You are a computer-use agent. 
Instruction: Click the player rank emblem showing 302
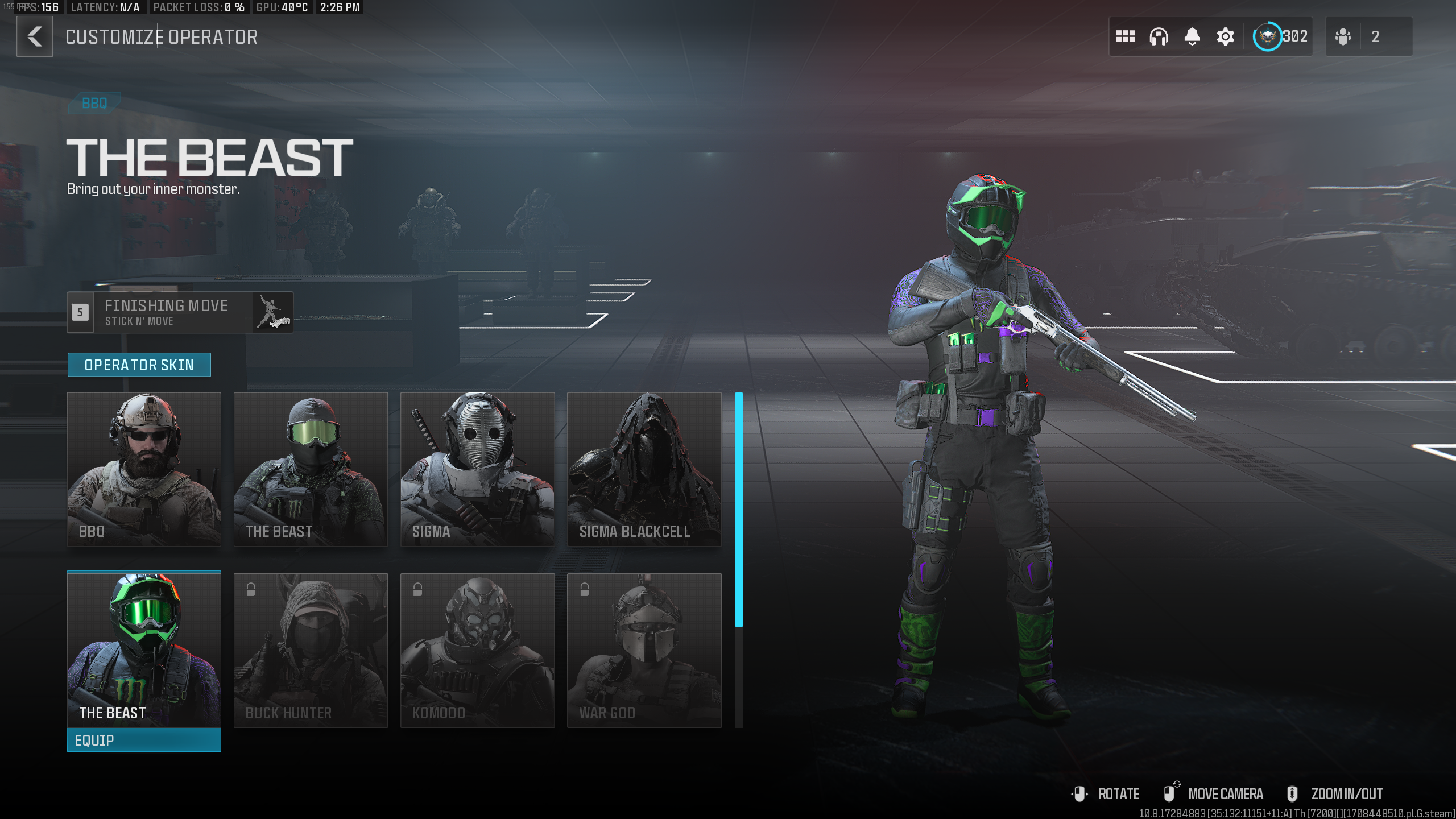(1268, 36)
